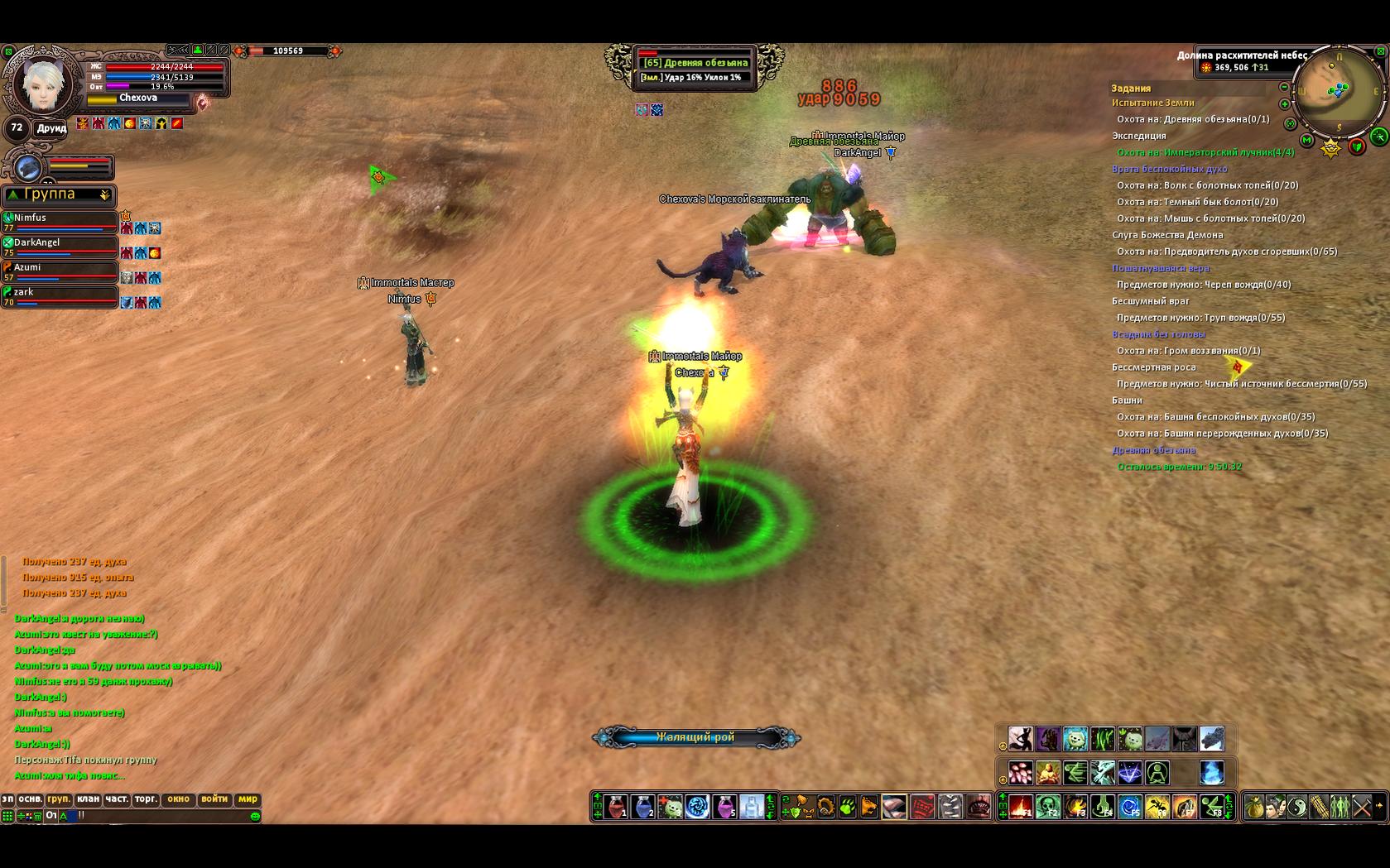Screen dimensions: 1390x868
Task: Switch chat to the торг. tab
Action: coord(146,799)
